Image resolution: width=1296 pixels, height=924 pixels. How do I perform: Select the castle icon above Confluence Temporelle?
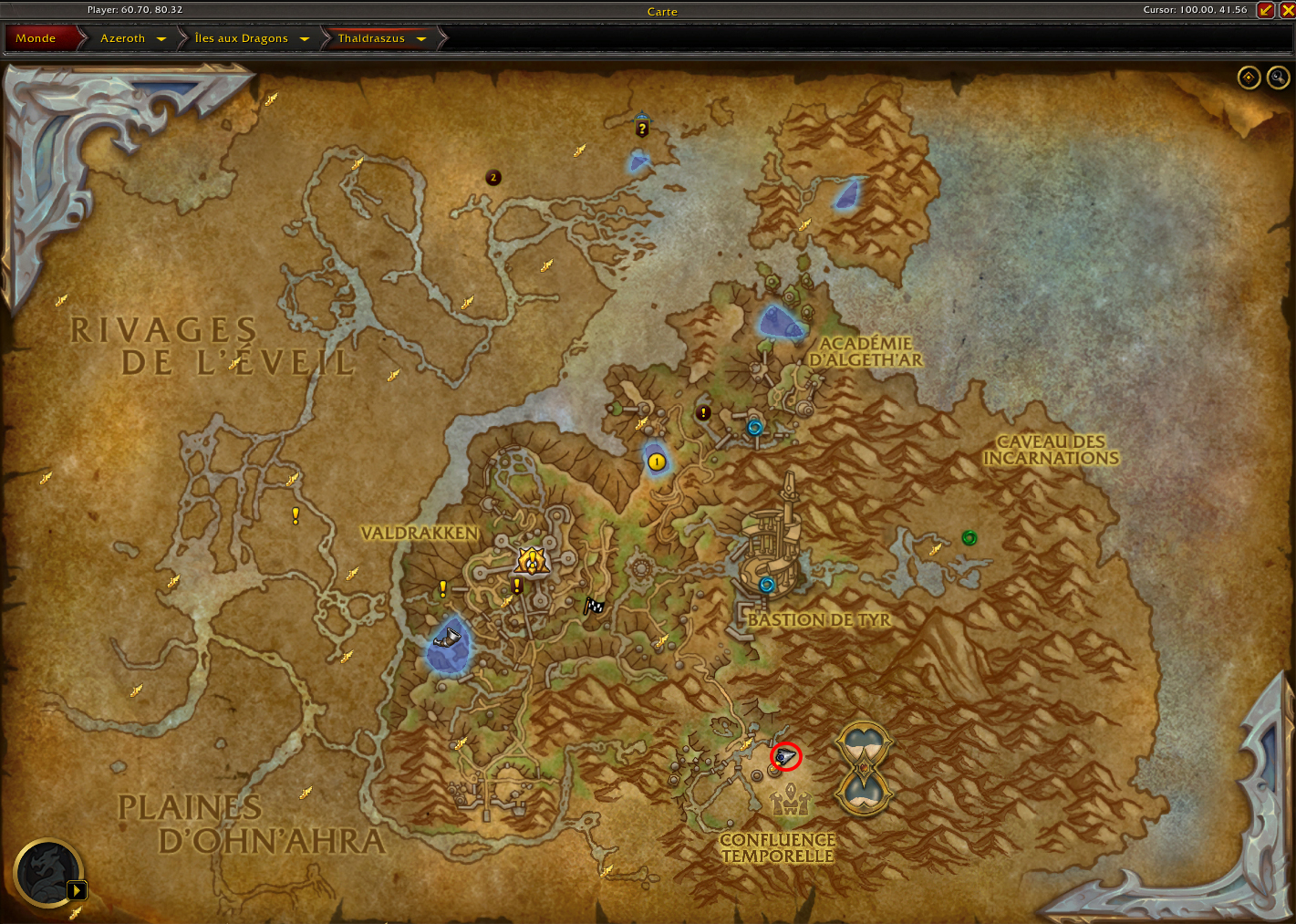pos(790,802)
